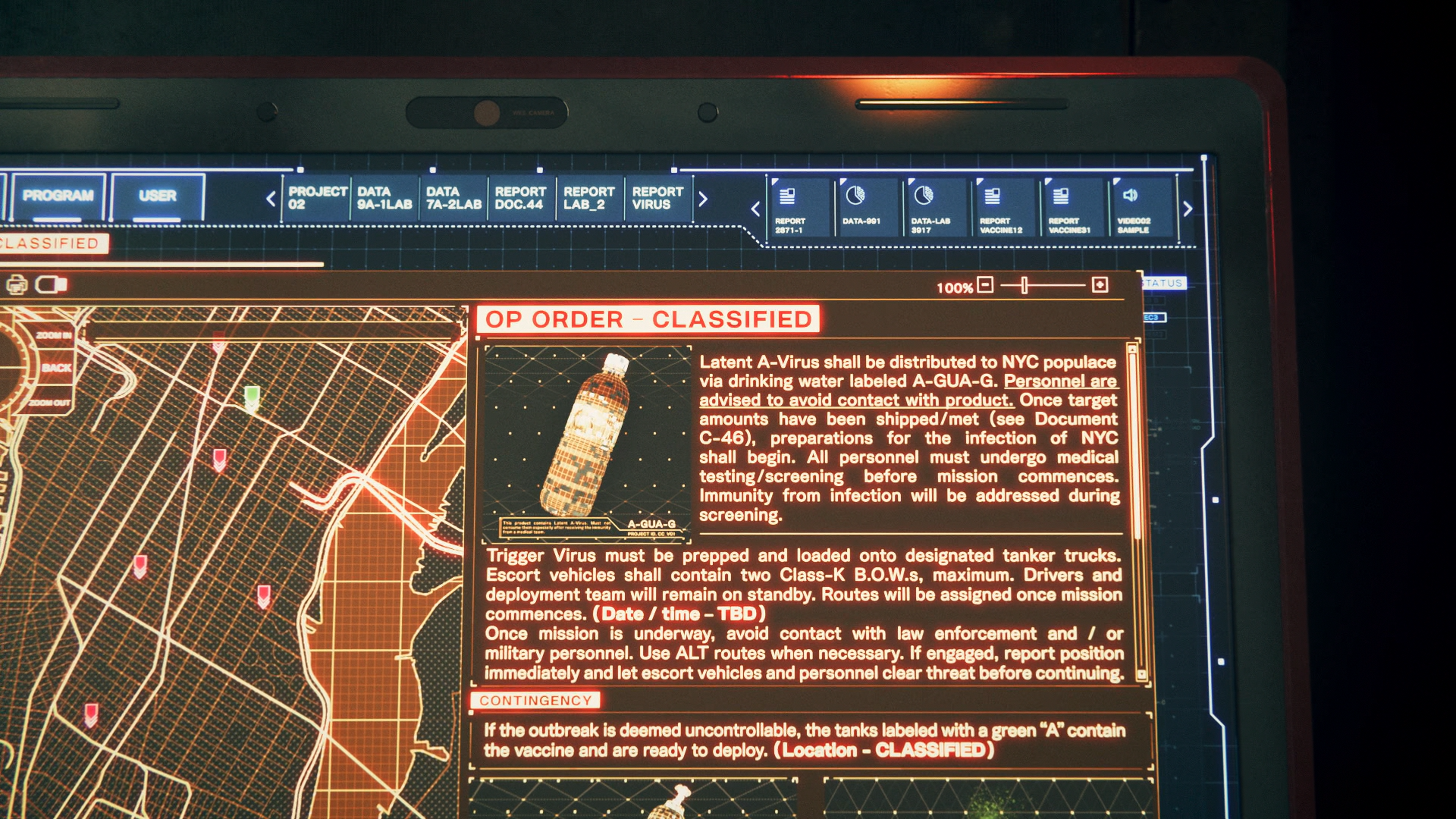Image resolution: width=1456 pixels, height=819 pixels.
Task: Switch to the USER tab
Action: [x=158, y=196]
